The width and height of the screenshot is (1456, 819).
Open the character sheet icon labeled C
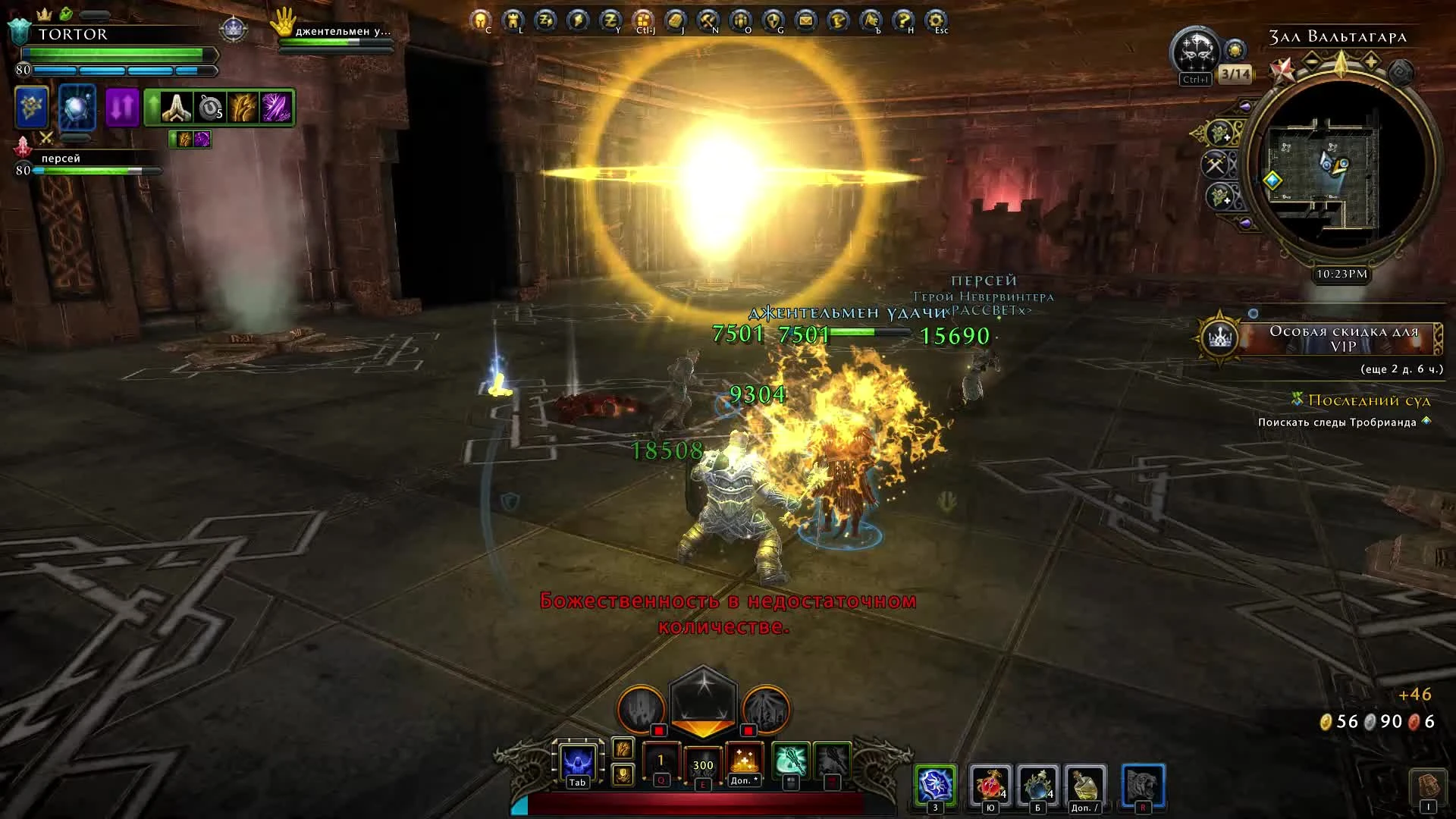tap(479, 20)
